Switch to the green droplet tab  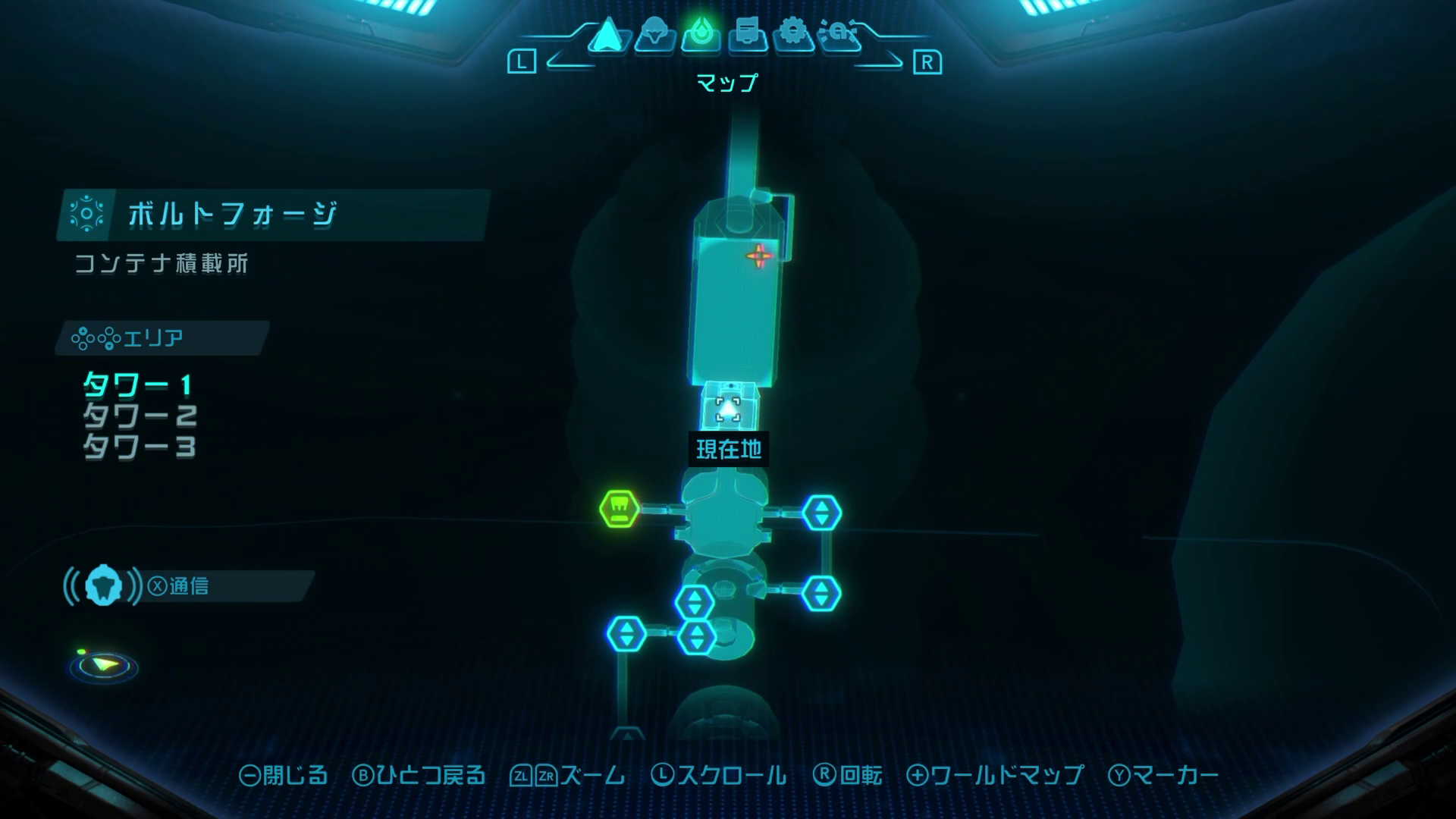(x=701, y=35)
